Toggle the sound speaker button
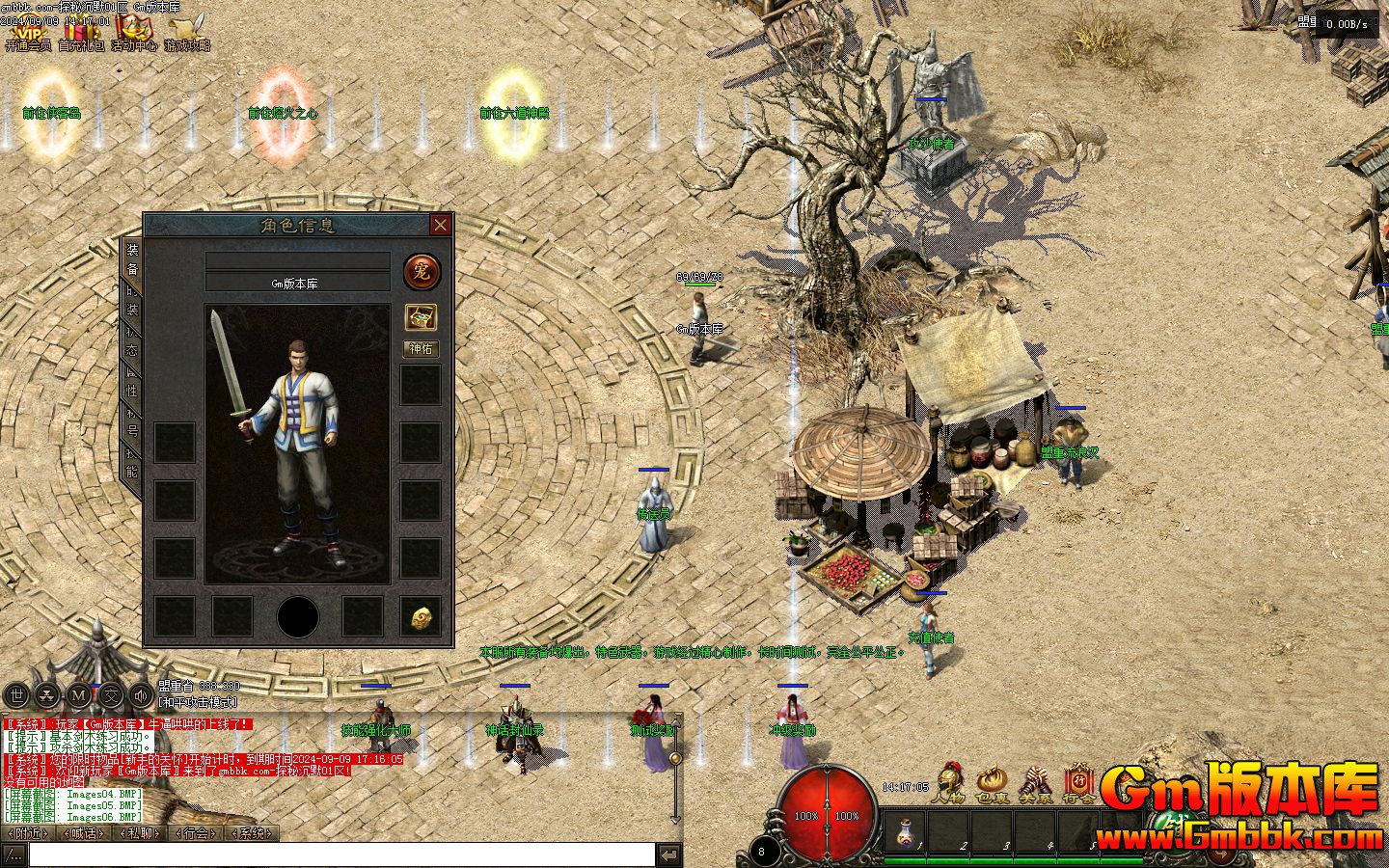The height and width of the screenshot is (868, 1389). point(142,694)
